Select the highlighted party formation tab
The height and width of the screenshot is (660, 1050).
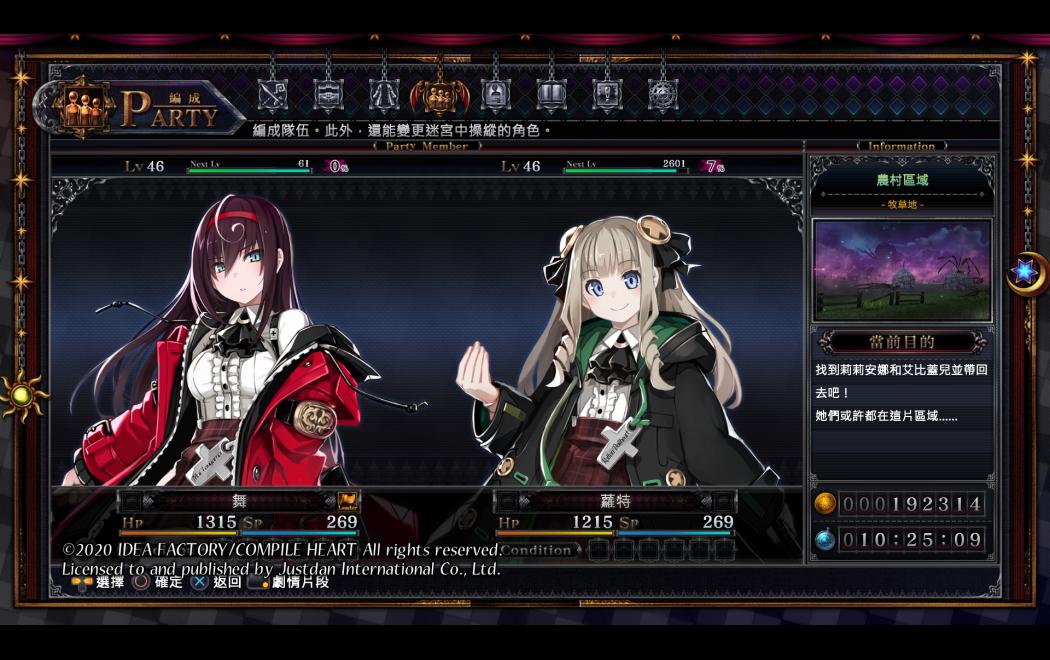click(x=440, y=95)
